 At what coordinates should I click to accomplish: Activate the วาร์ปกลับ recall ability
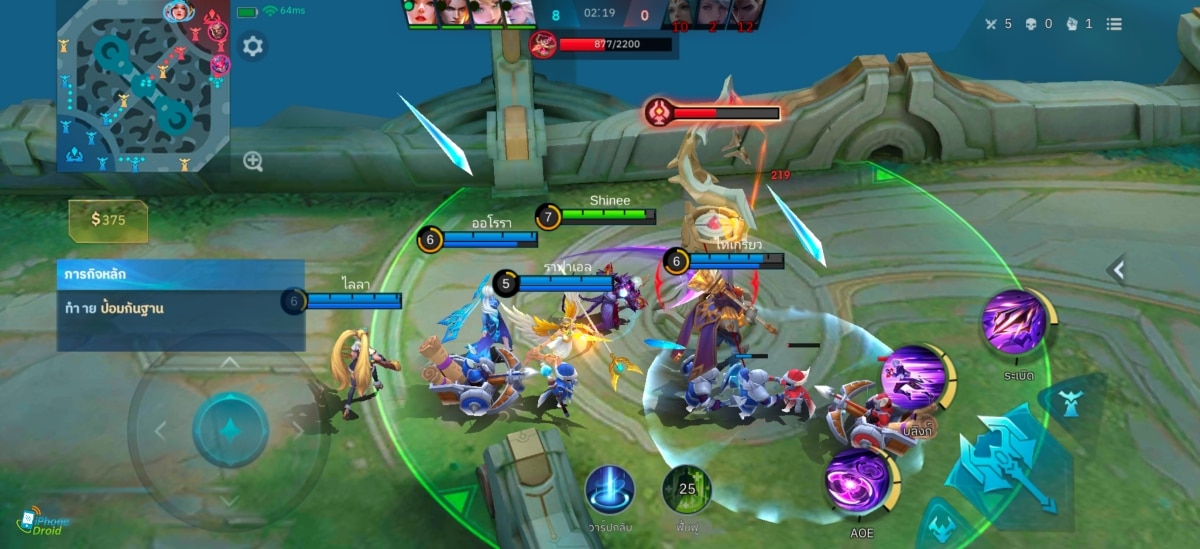tap(610, 490)
